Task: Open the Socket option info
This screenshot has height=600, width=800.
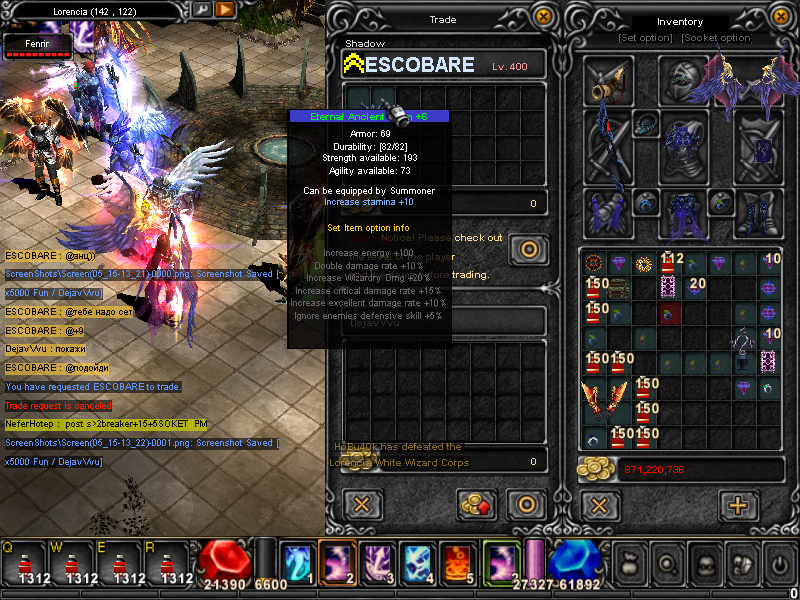Action: point(716,38)
